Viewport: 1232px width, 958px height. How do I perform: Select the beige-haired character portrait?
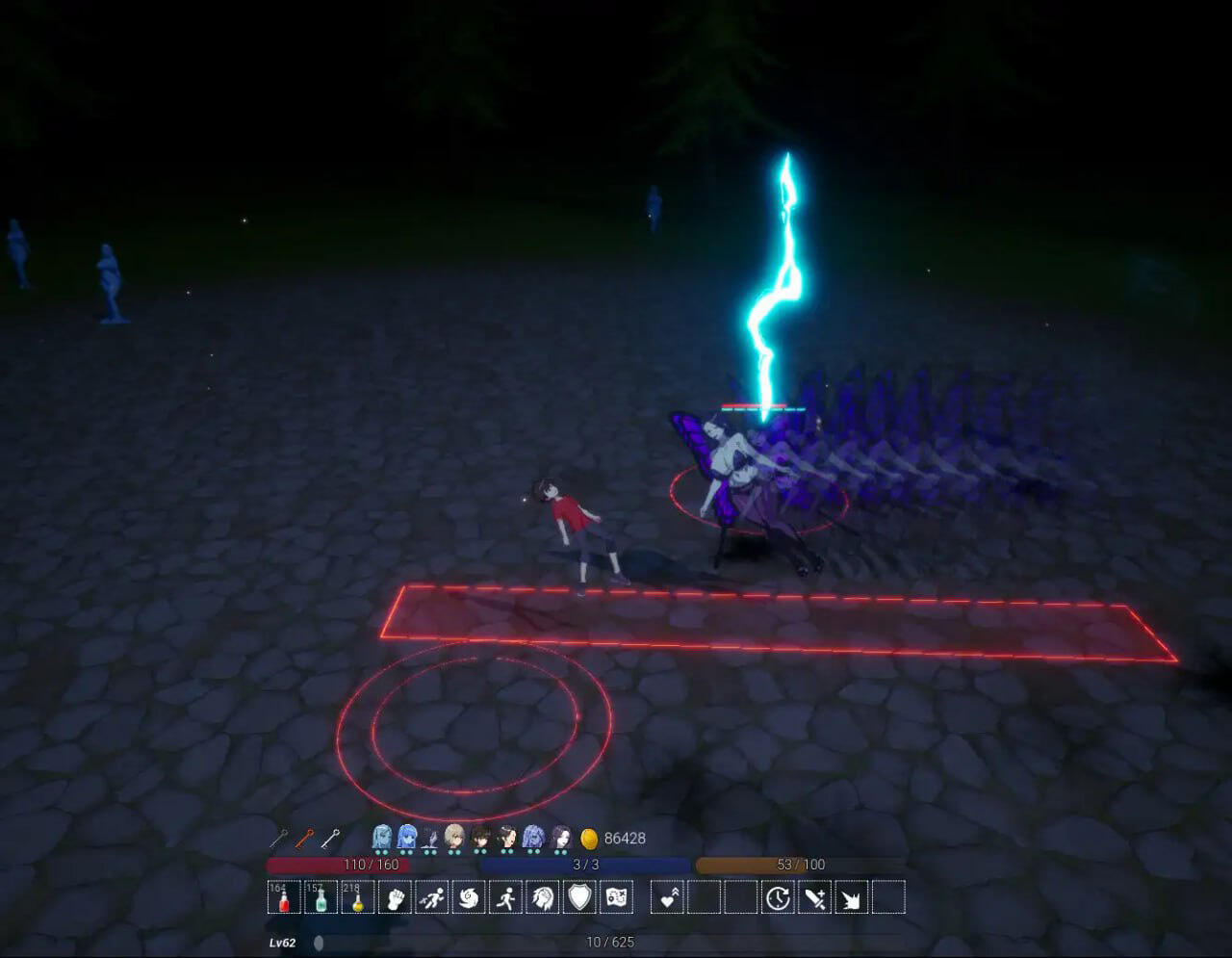click(454, 837)
